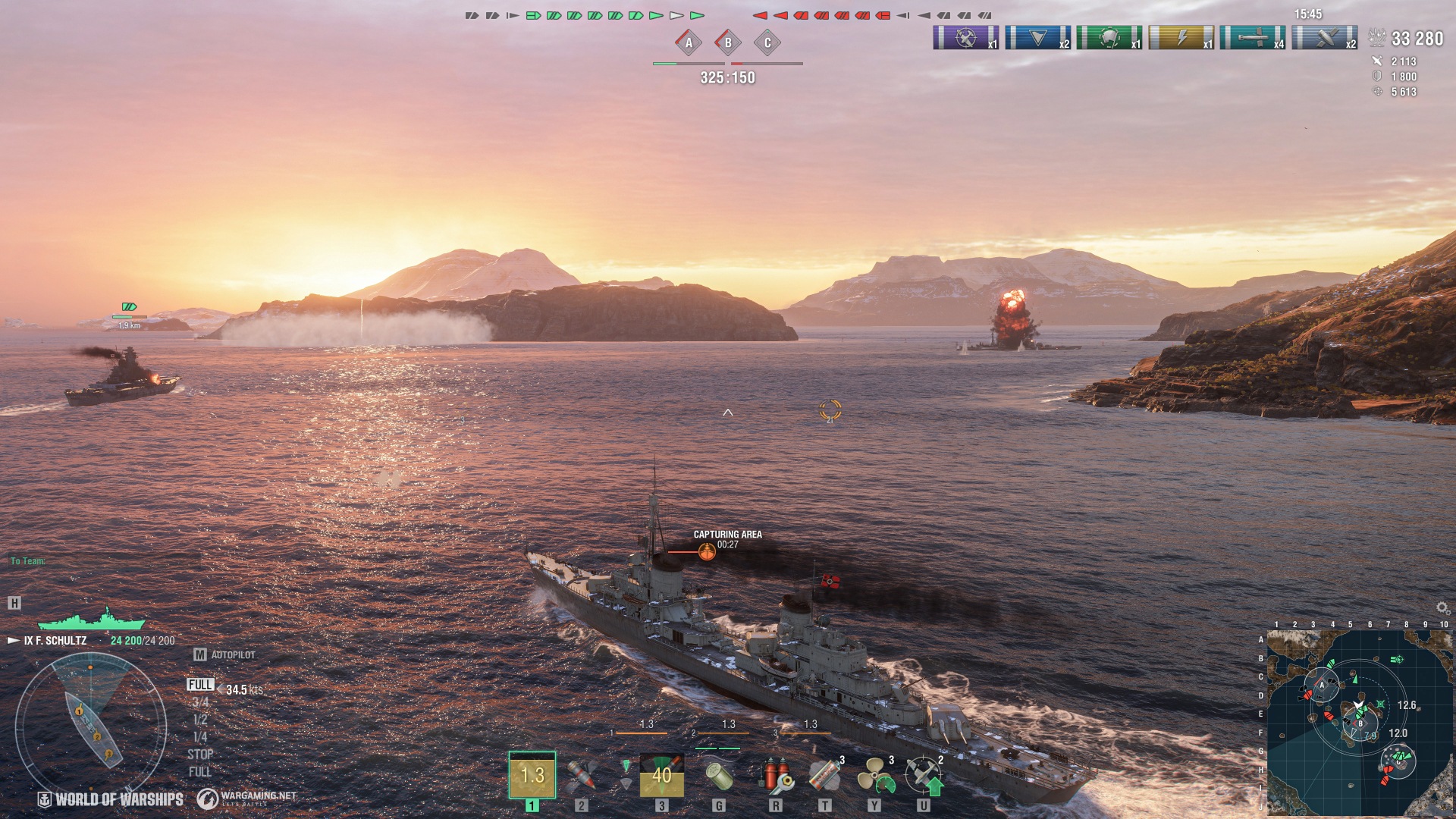Select the HE shell ammo slot
This screenshot has width=1456, height=819.
point(532,775)
